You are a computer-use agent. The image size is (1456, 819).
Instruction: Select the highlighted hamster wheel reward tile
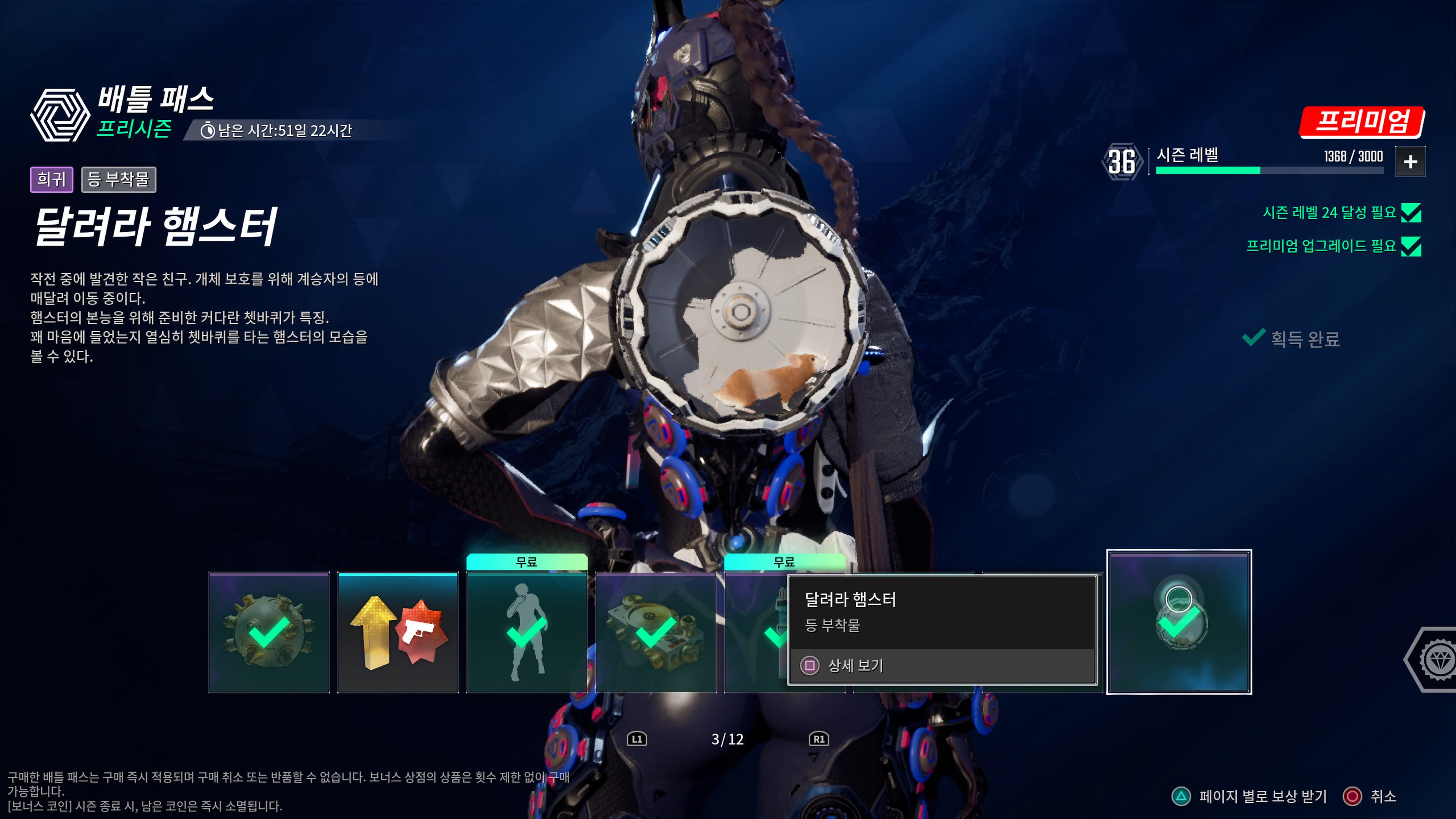(x=1178, y=621)
